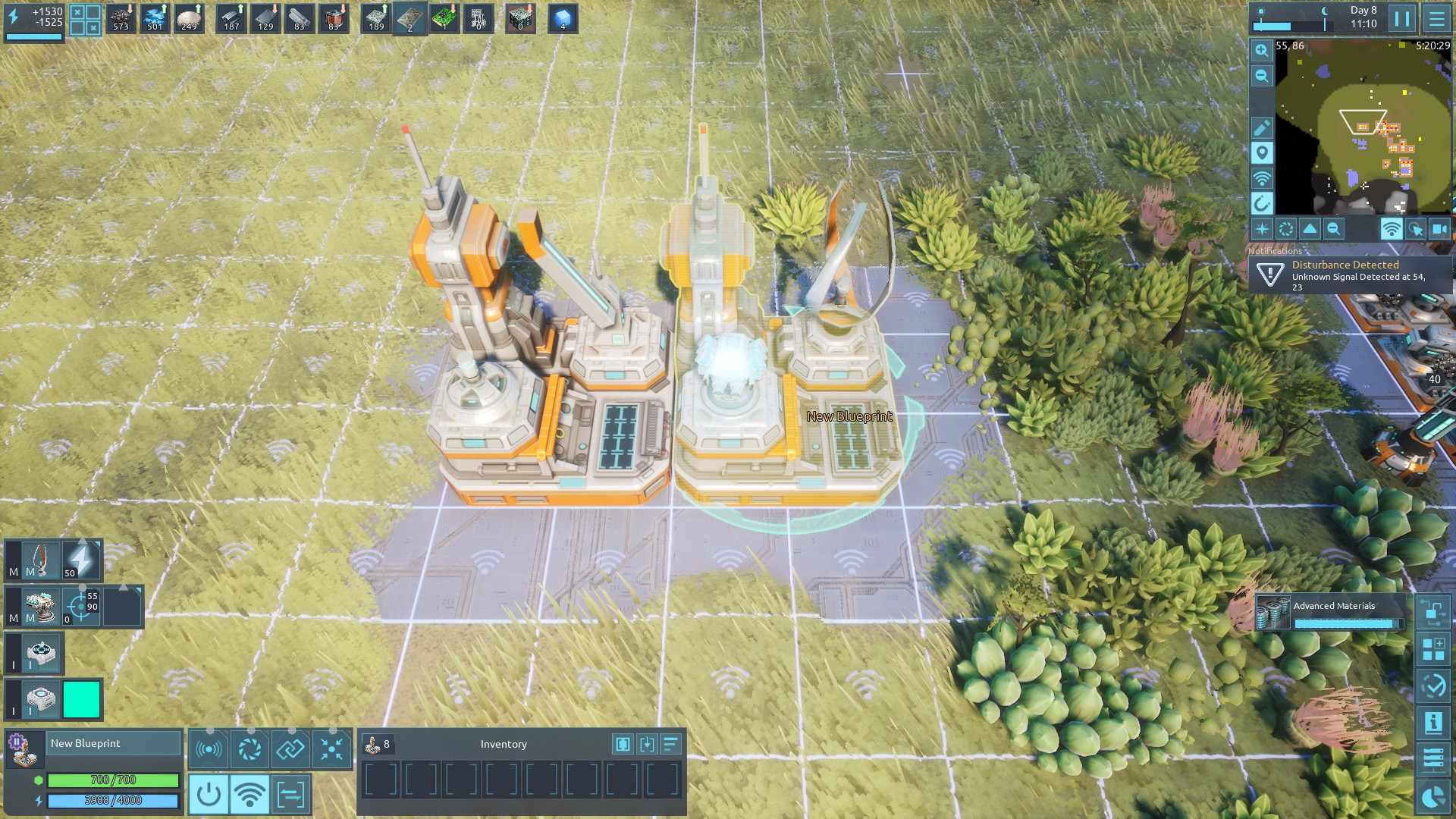
Task: Select the blue cube resource icon
Action: pos(562,18)
